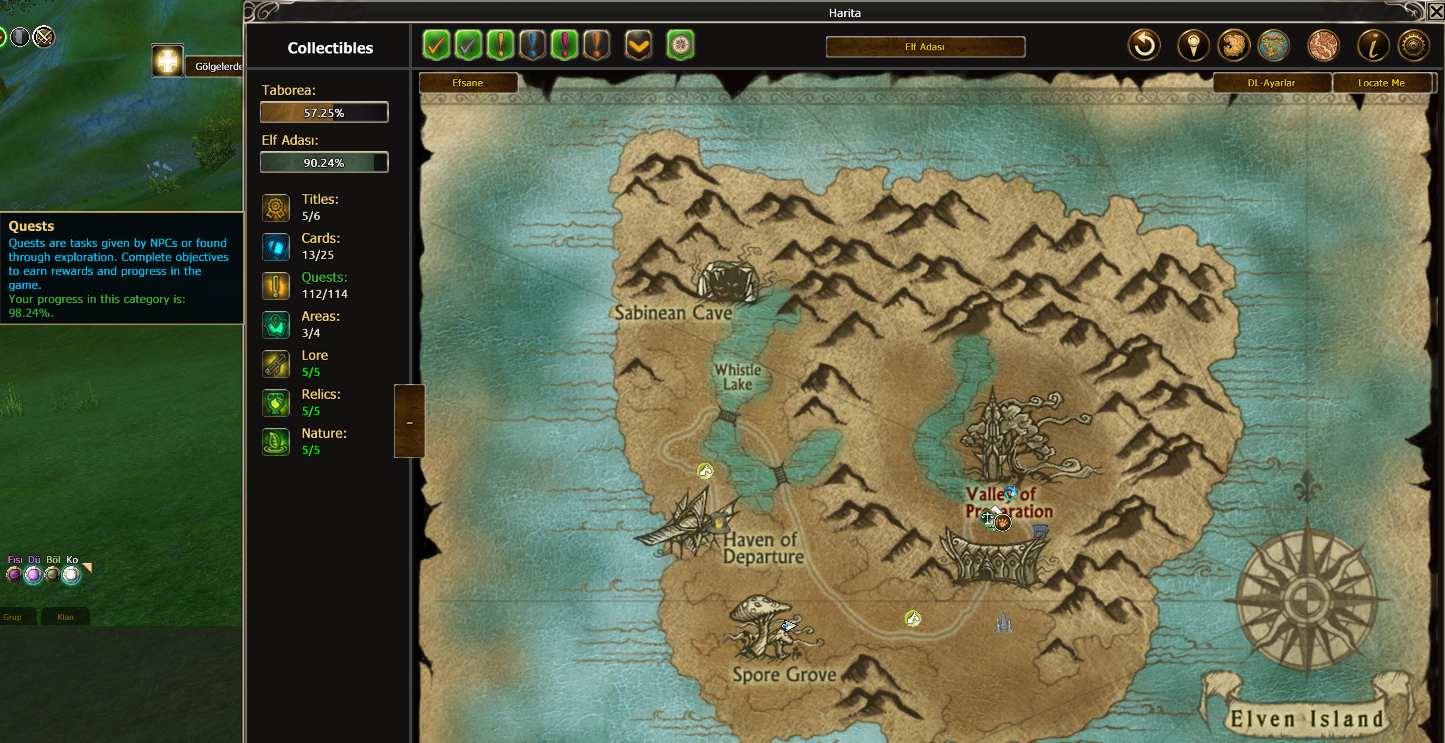Click the circular back arrow button

(1144, 45)
